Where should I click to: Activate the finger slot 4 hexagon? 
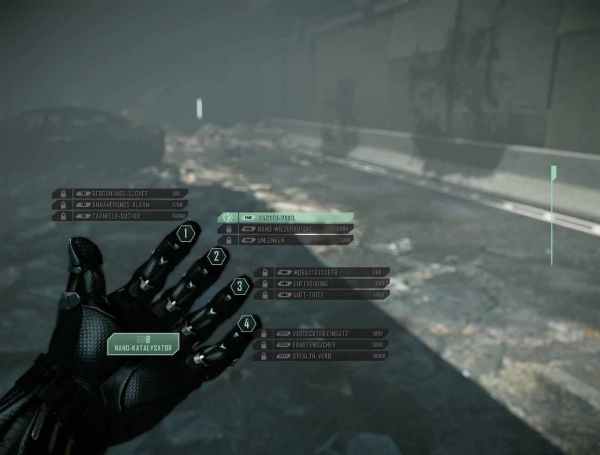point(246,324)
